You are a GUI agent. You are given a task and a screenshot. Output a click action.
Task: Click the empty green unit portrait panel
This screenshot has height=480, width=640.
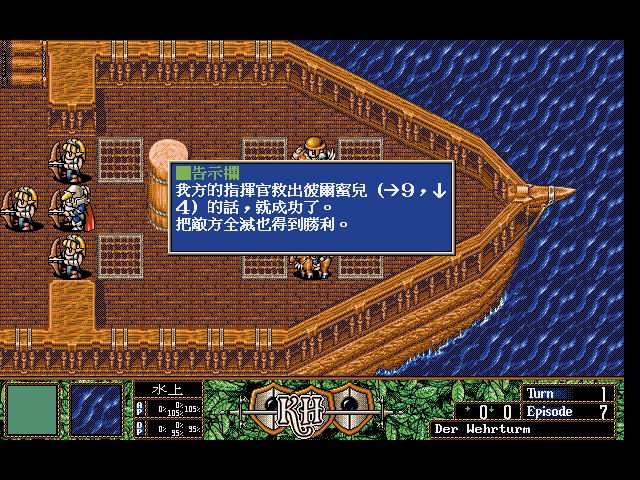[32, 410]
